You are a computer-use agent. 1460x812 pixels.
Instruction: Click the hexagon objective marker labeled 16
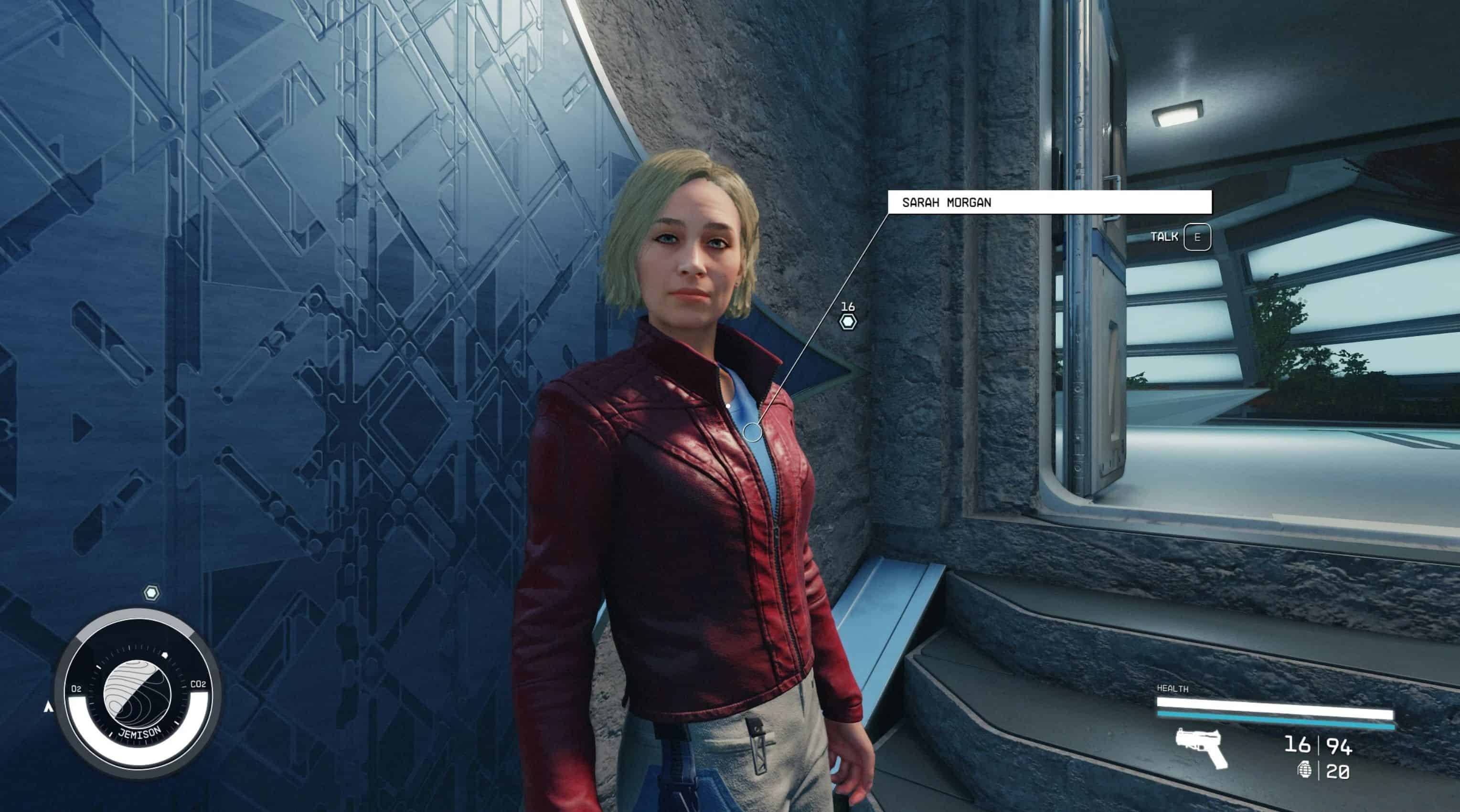[x=847, y=322]
